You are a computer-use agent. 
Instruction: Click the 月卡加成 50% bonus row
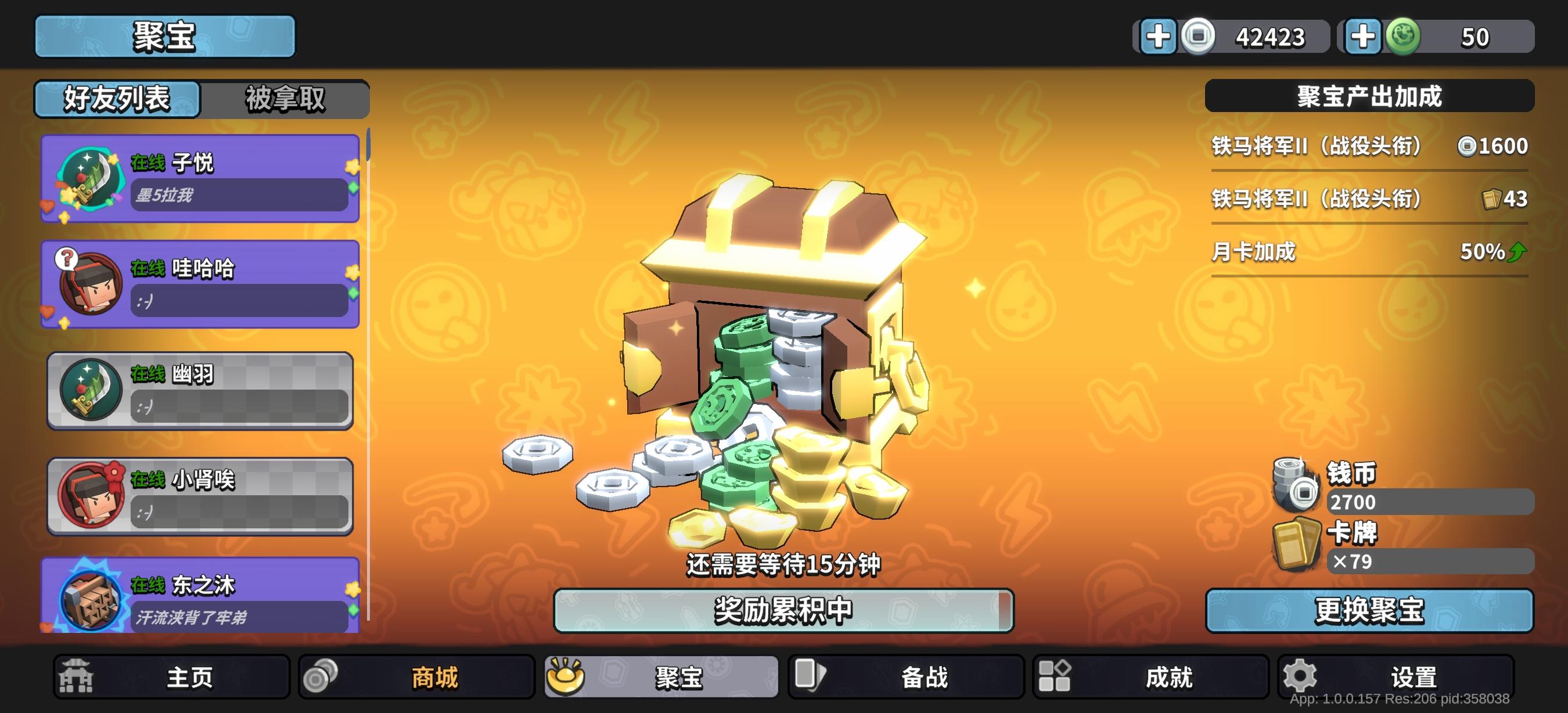click(x=1369, y=251)
